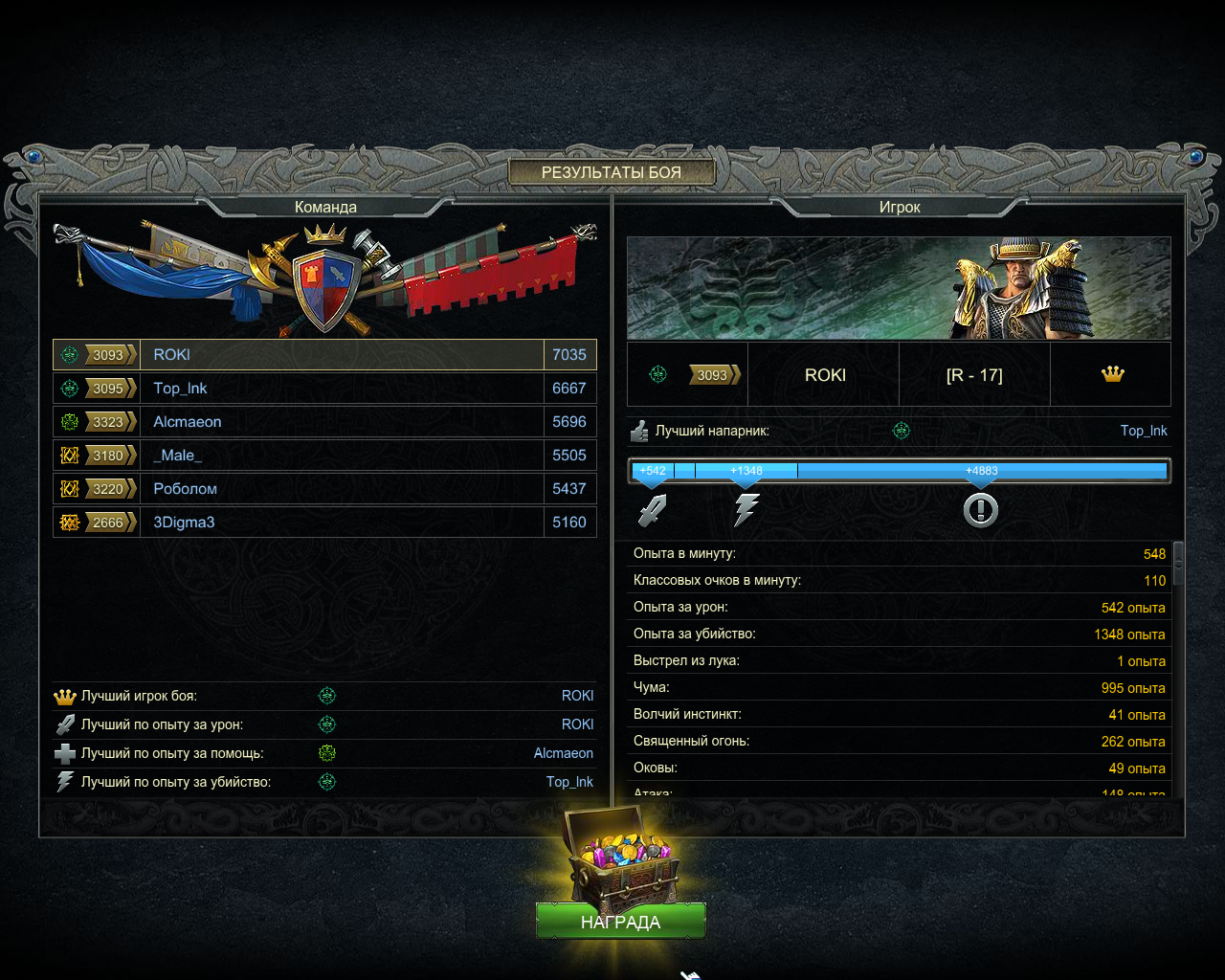Claim the reward with the НАГРАДА button

click(620, 922)
